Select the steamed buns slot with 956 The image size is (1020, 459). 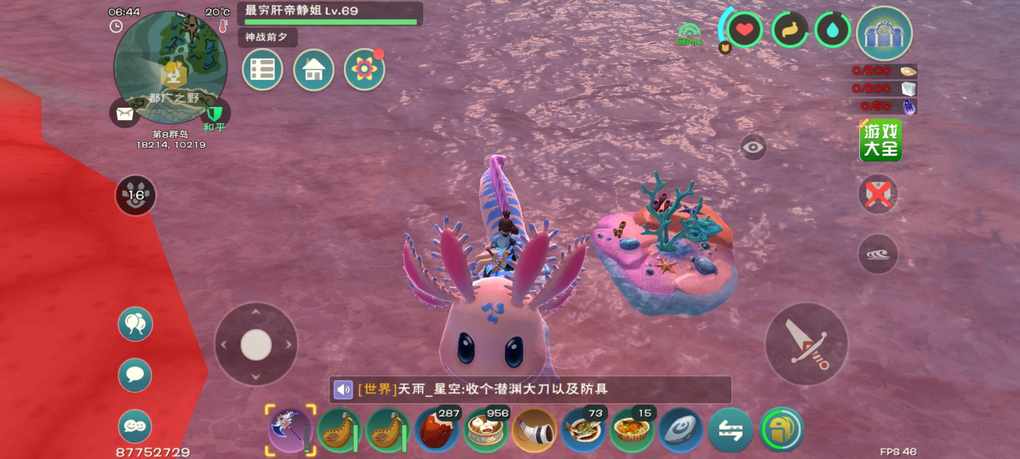point(486,430)
